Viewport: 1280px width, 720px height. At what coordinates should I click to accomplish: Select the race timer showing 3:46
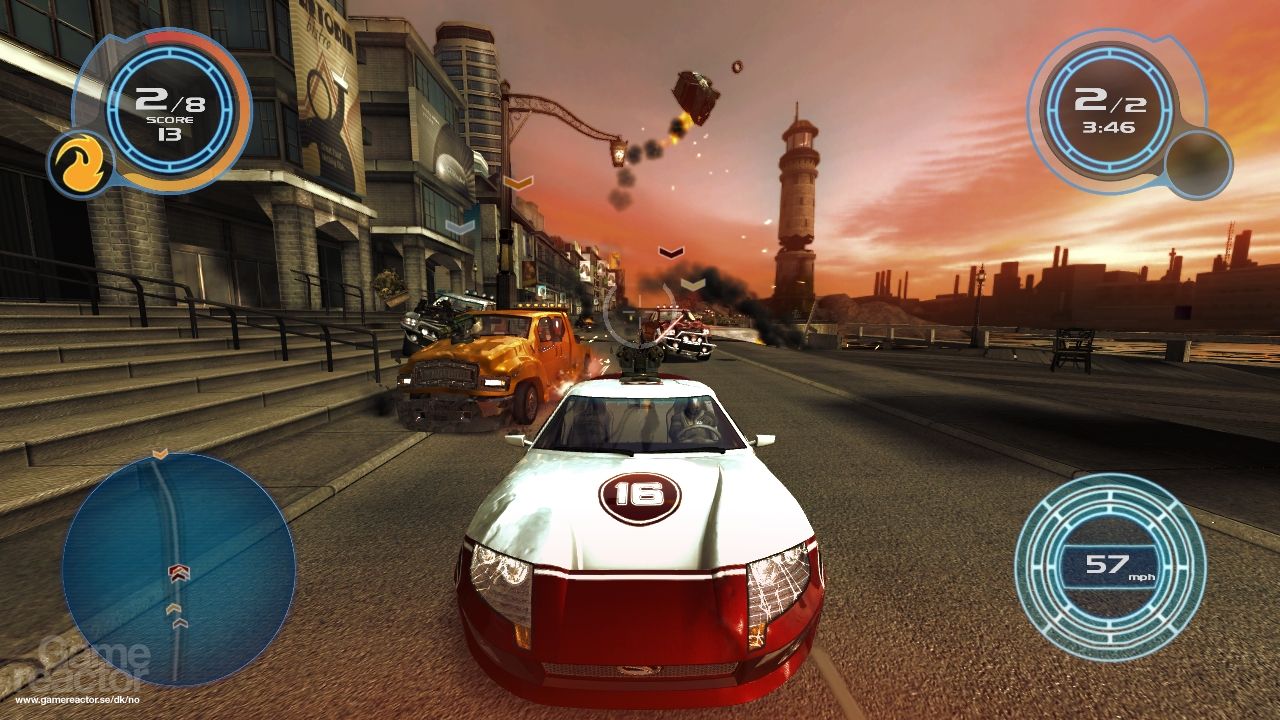(x=1108, y=128)
